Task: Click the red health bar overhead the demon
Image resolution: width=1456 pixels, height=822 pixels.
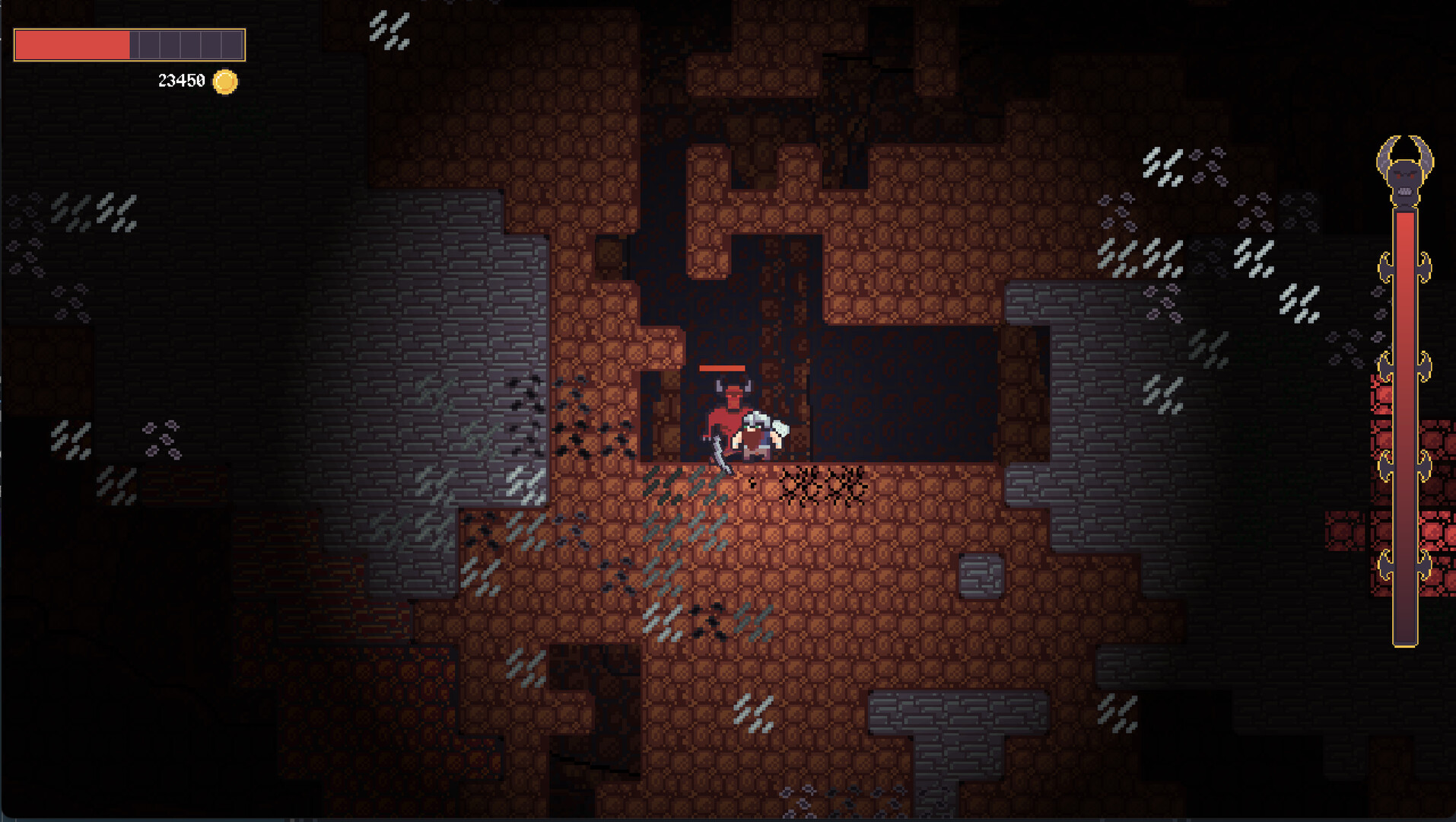Action: (x=723, y=368)
